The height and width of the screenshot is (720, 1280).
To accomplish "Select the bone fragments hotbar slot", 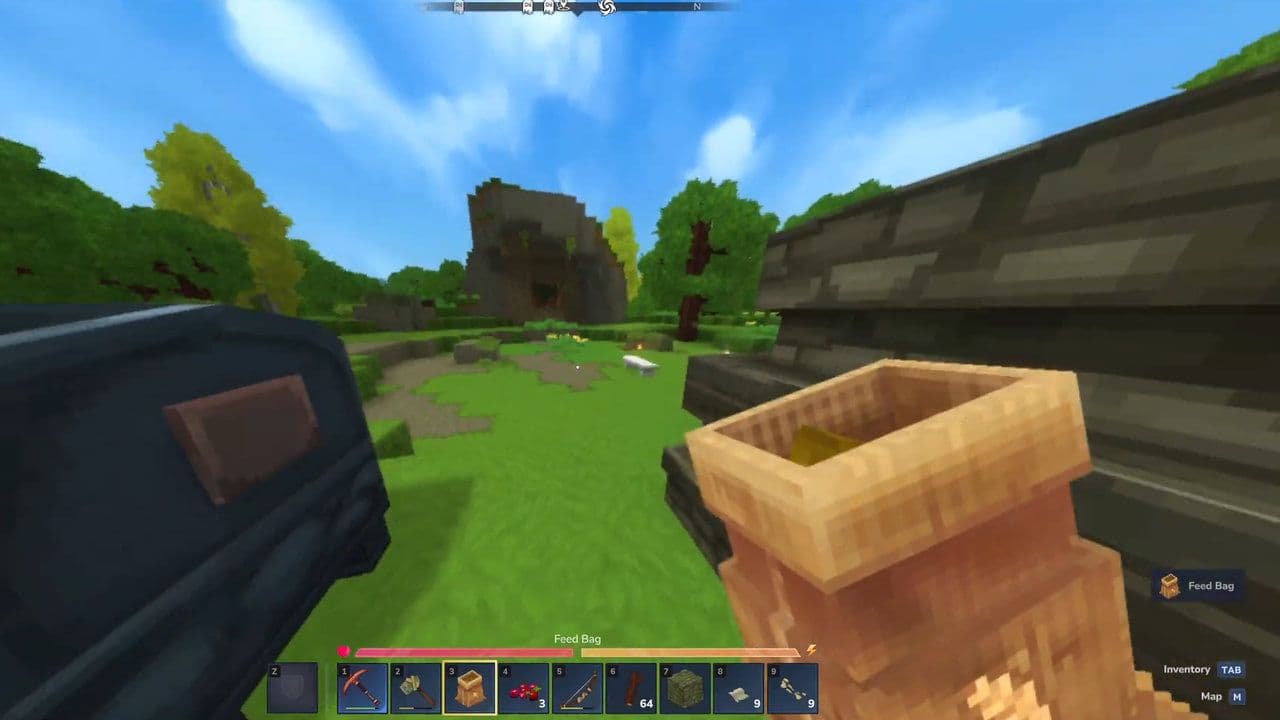I will (x=793, y=688).
